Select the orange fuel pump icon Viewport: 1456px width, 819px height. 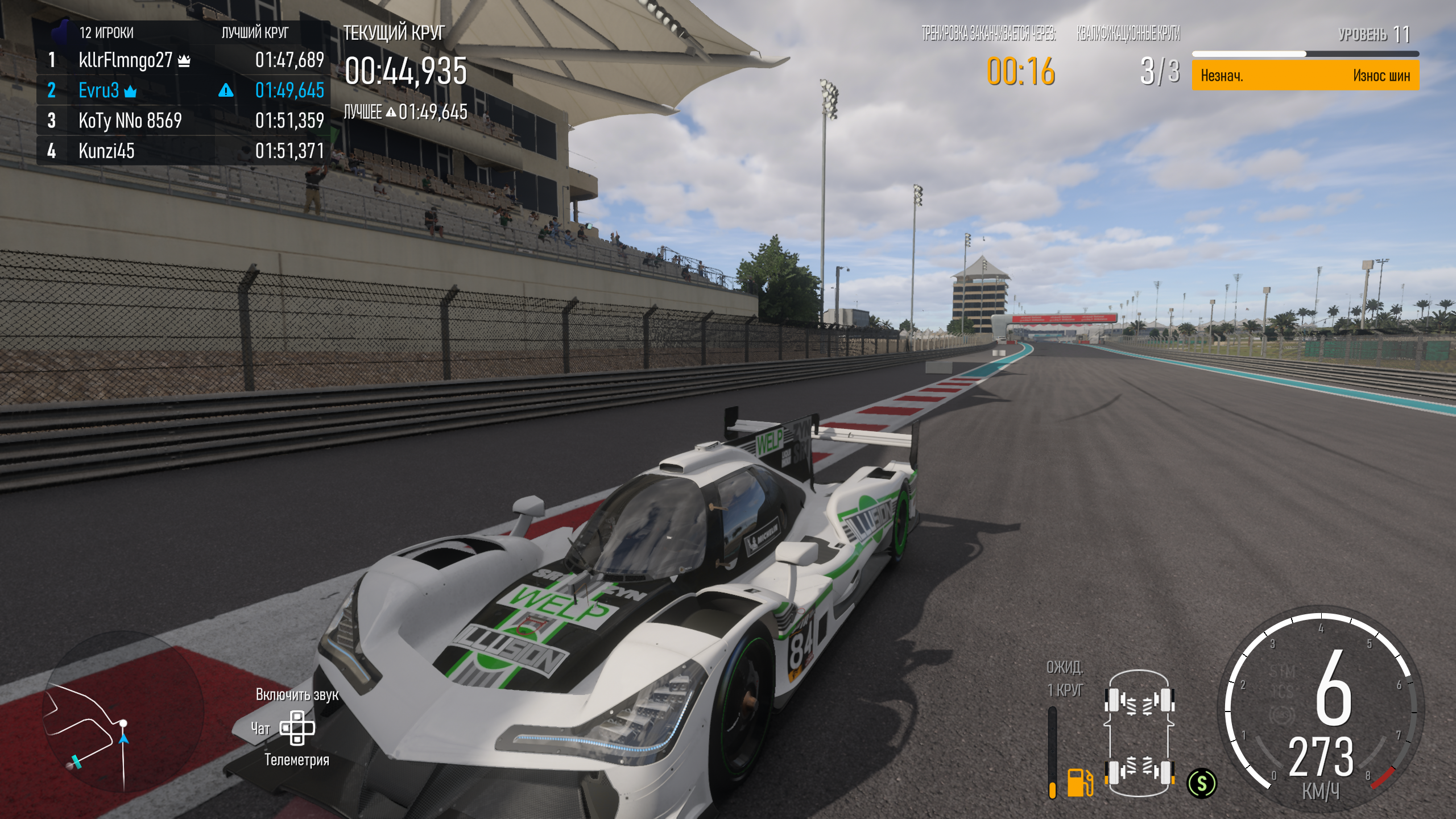[1079, 782]
